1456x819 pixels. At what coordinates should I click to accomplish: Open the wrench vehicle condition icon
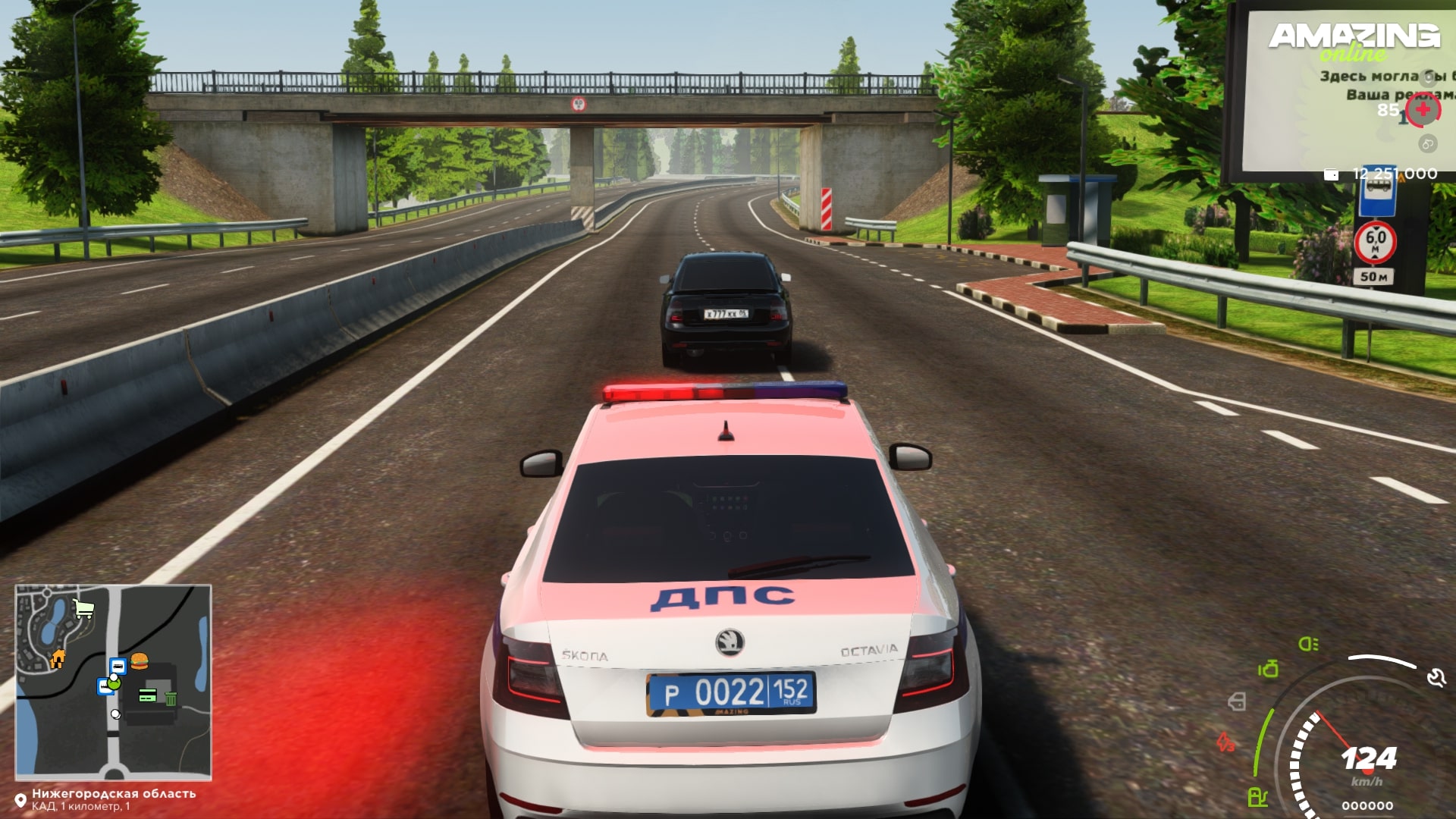pos(1436,677)
